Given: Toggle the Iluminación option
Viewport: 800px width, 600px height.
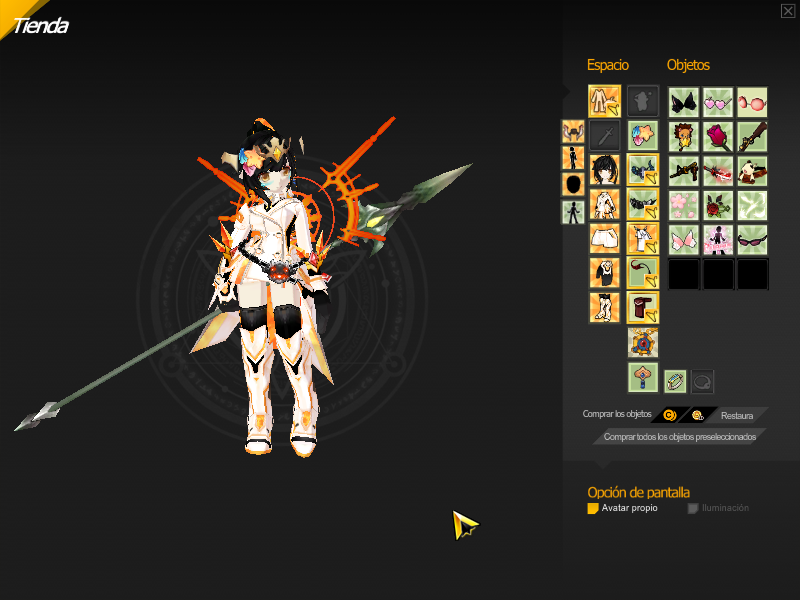Looking at the screenshot, I should 693,508.
